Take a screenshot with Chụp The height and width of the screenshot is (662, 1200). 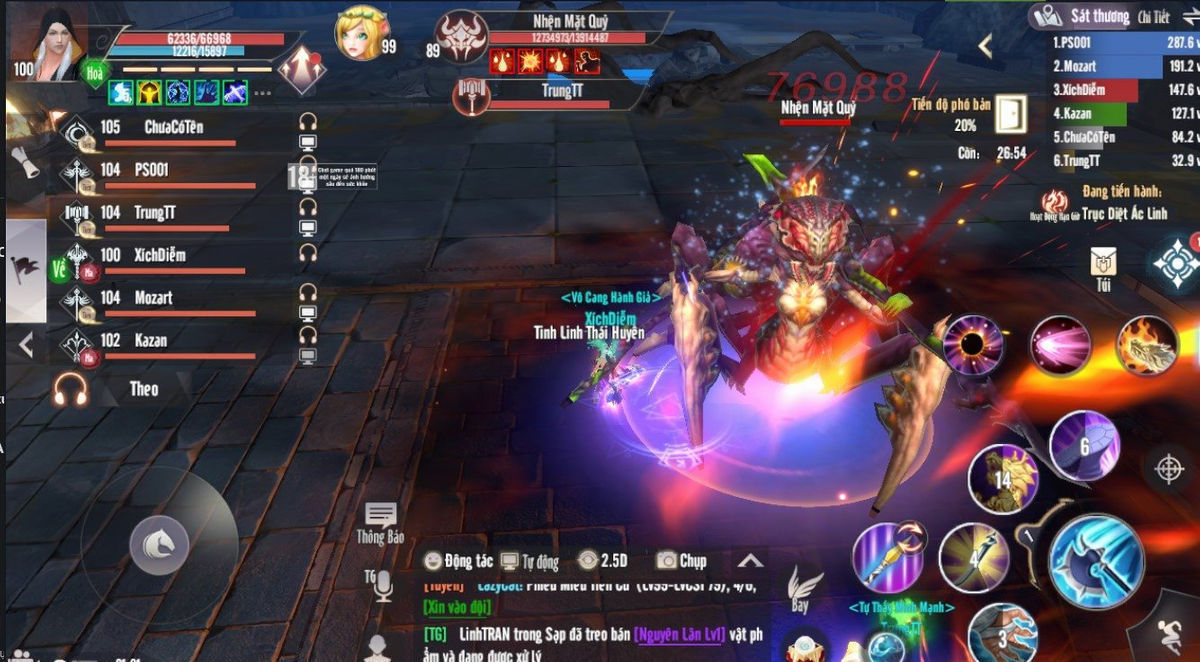(681, 561)
